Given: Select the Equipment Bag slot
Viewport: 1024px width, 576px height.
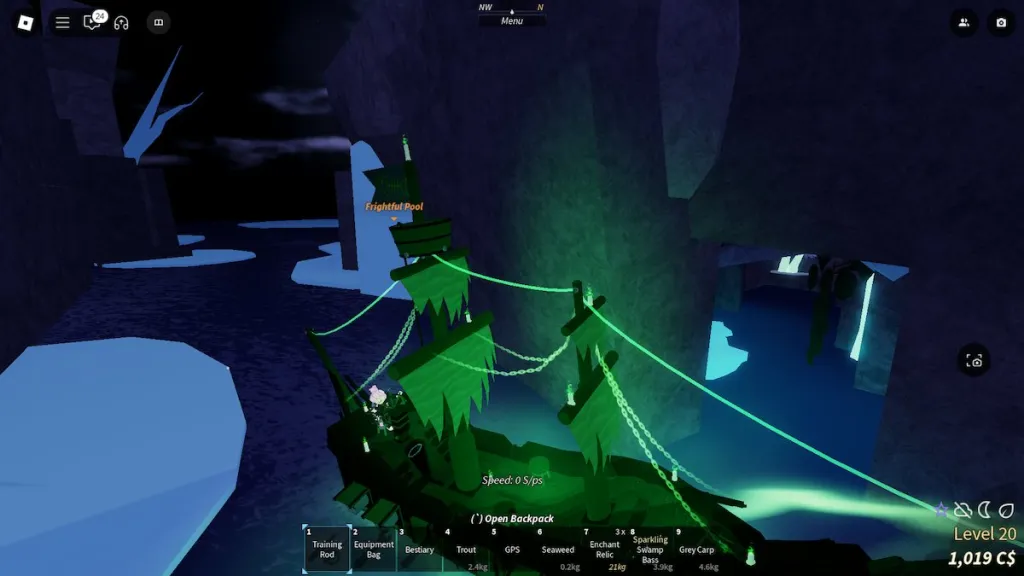Looking at the screenshot, I should click(x=374, y=549).
